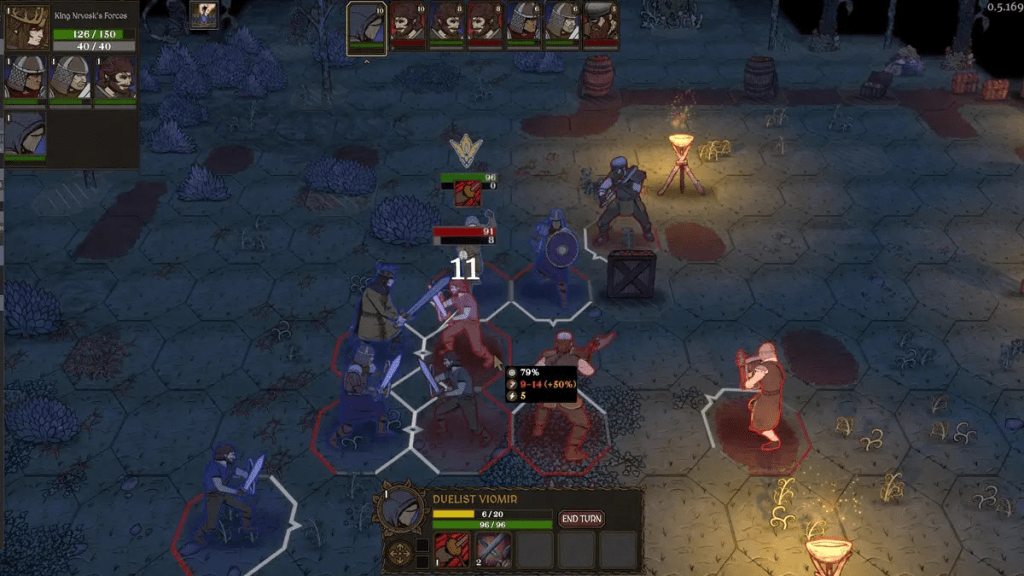End the current turn
The image size is (1024, 576).
pyautogui.click(x=581, y=518)
